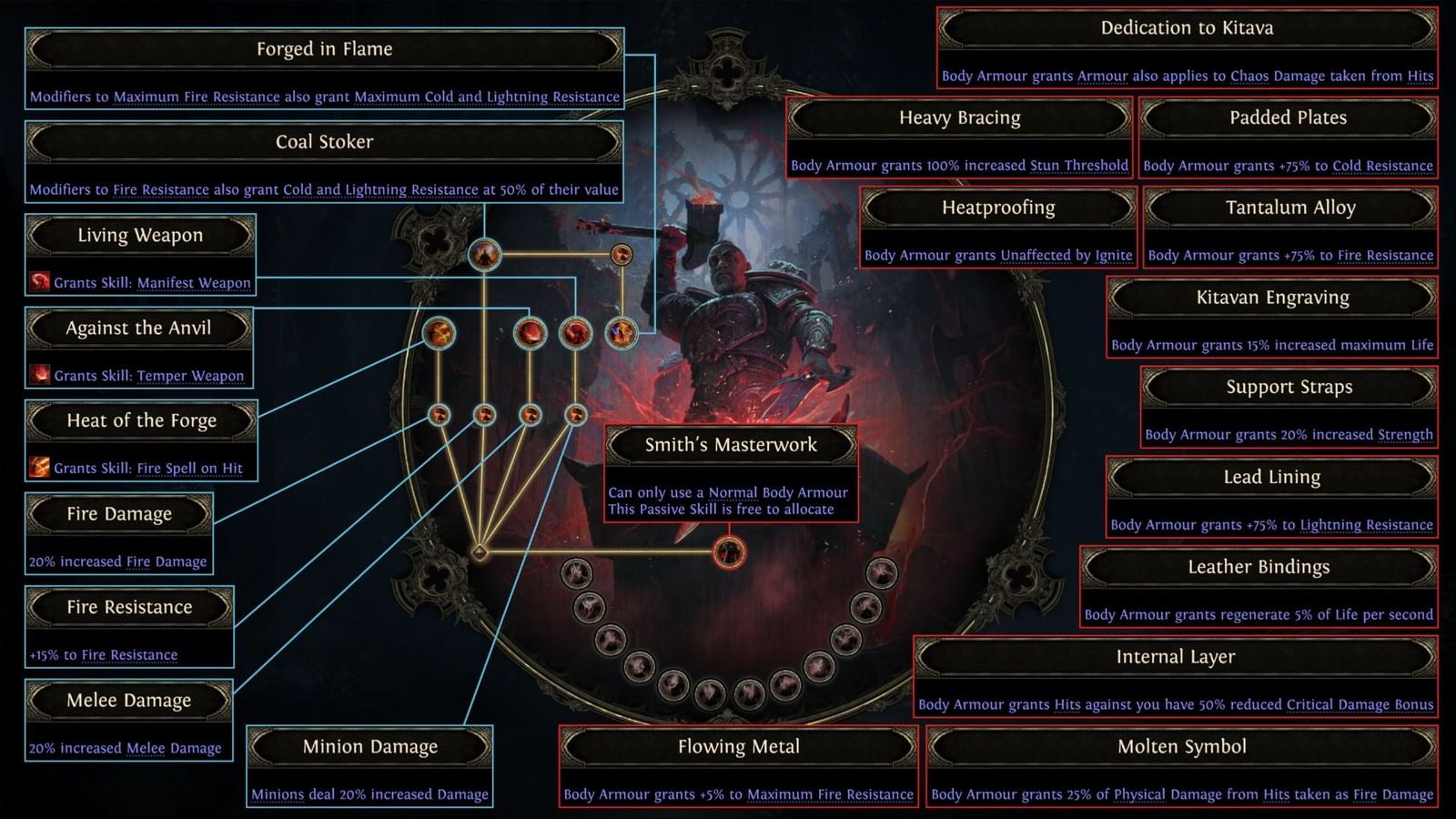Open the Temper Weapon skill link
1456x819 pixels.
pos(191,376)
